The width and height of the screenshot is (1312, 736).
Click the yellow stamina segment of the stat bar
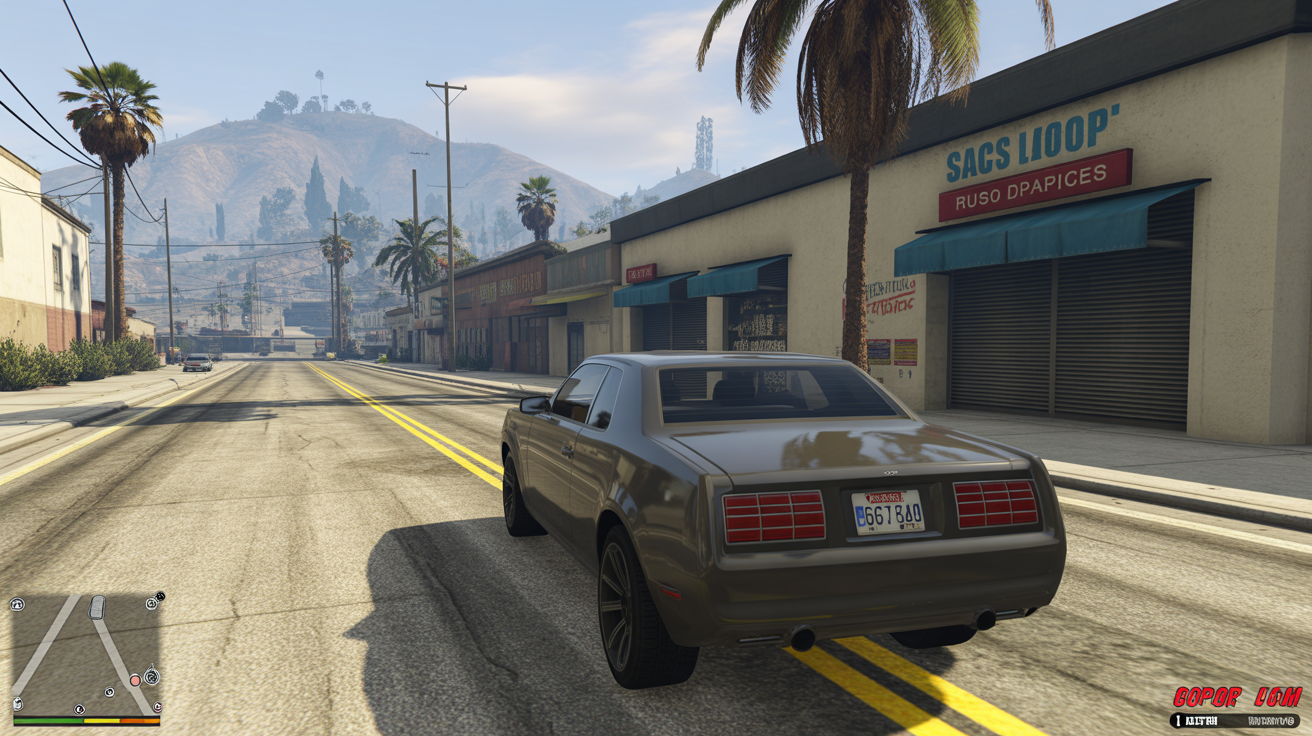(x=102, y=720)
